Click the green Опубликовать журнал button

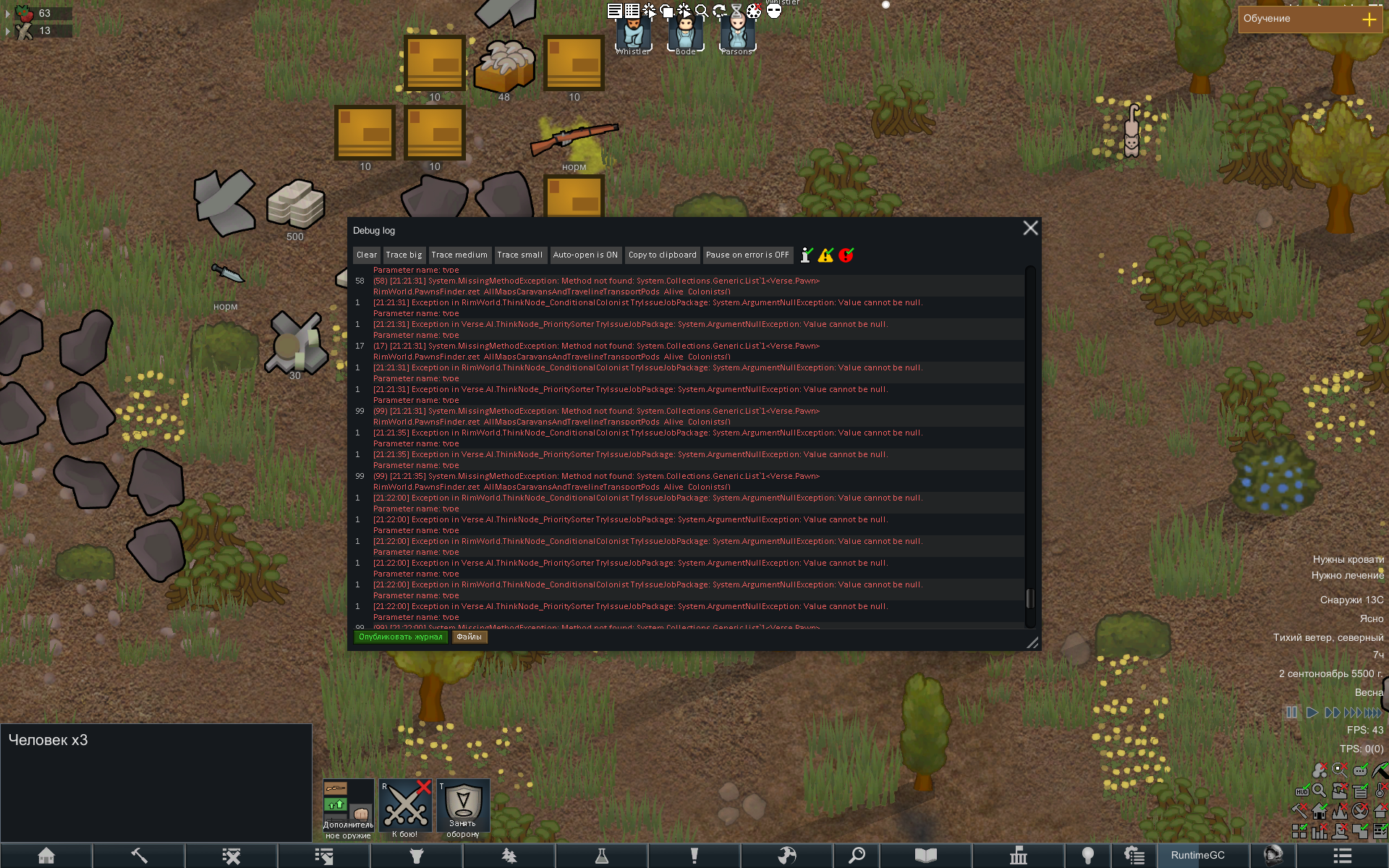point(400,637)
